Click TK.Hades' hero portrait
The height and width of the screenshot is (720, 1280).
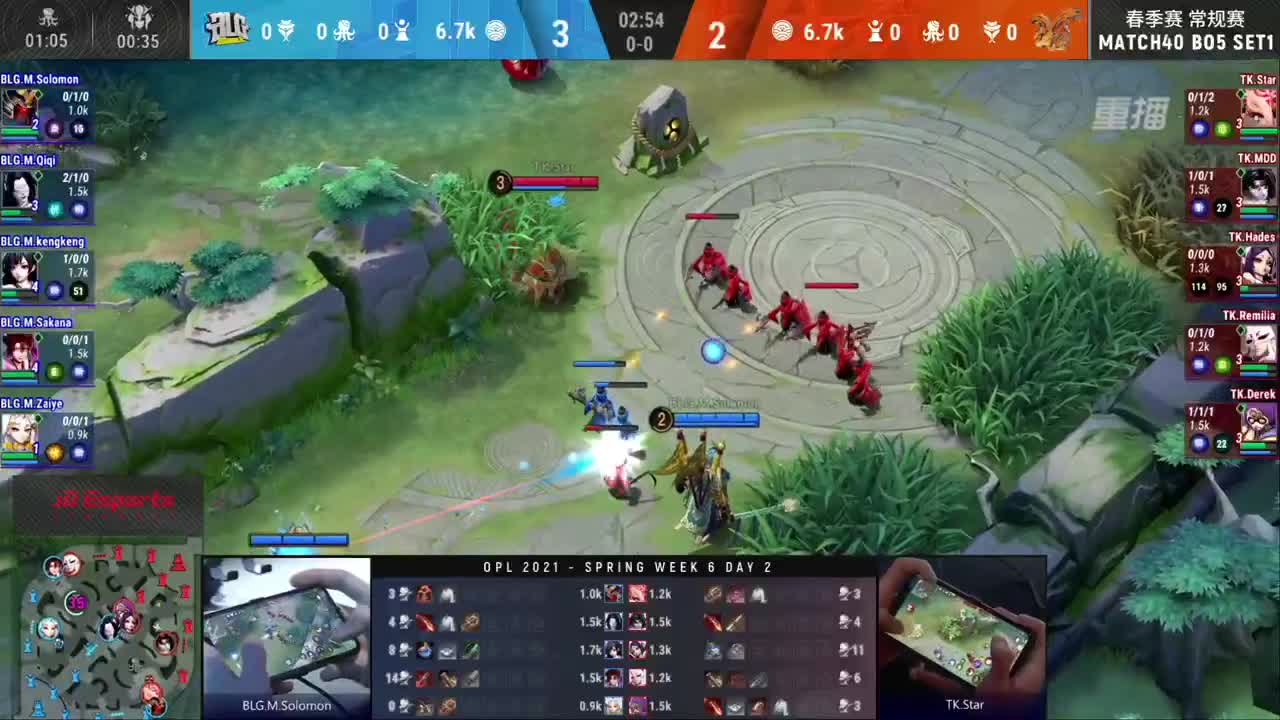coord(1258,266)
